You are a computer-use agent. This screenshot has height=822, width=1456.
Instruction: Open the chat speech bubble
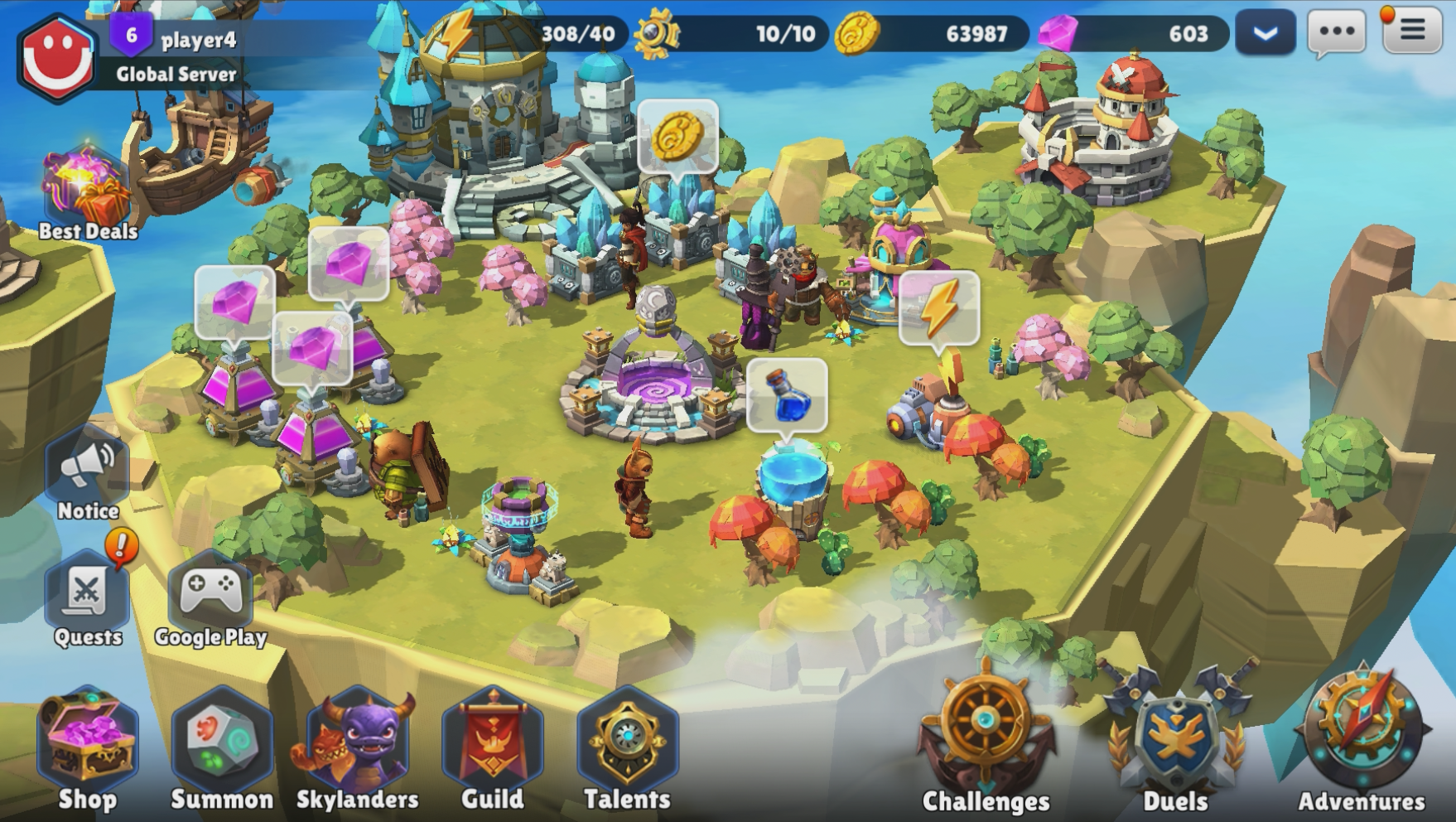pyautogui.click(x=1336, y=33)
